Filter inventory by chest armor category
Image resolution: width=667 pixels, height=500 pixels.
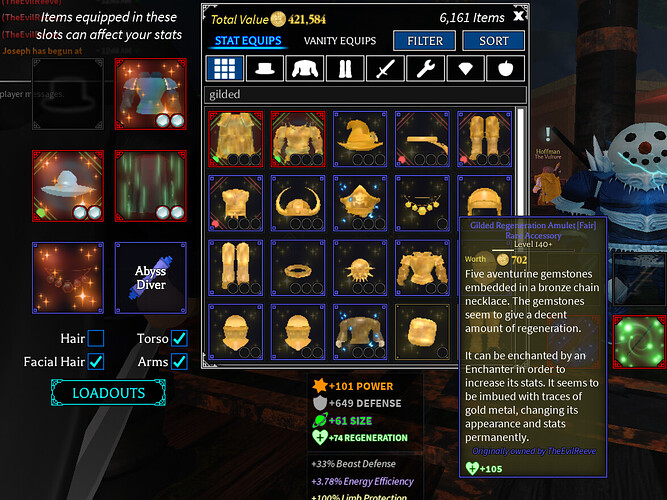305,68
